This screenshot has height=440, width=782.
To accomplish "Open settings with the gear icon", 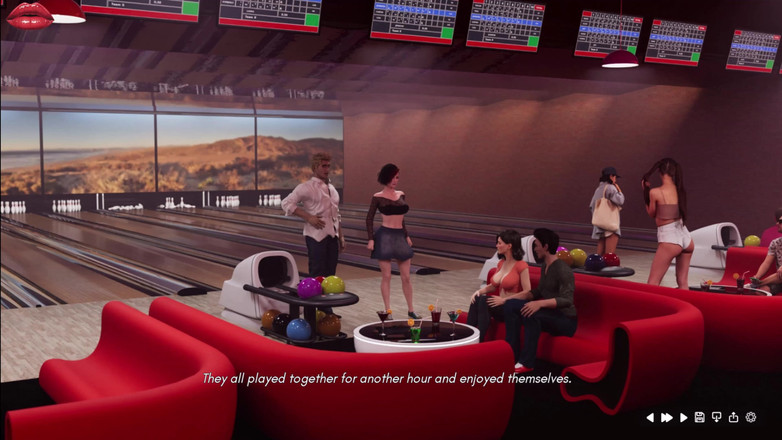I will [x=751, y=418].
